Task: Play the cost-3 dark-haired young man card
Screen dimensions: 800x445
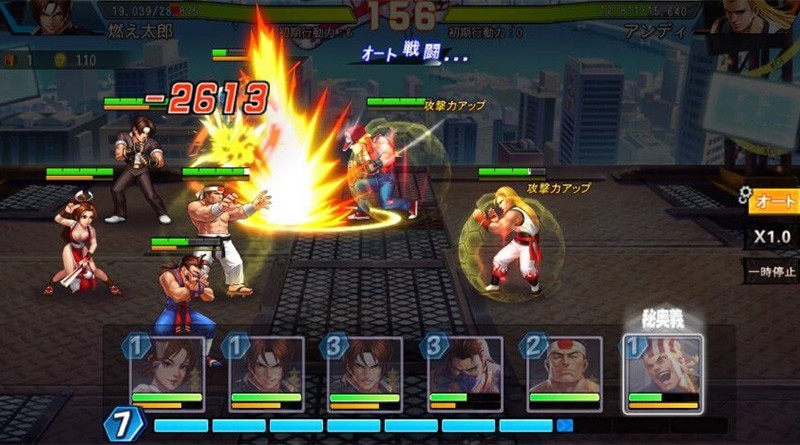Action: 365,373
